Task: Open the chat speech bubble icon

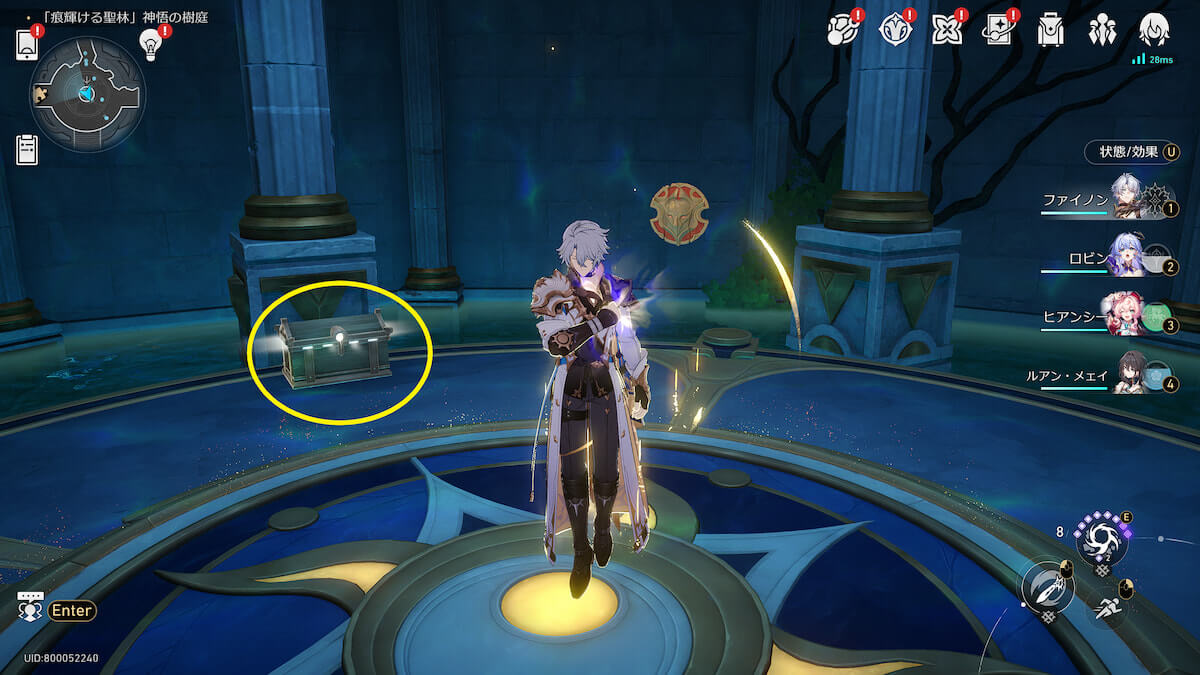Action: pyautogui.click(x=30, y=606)
